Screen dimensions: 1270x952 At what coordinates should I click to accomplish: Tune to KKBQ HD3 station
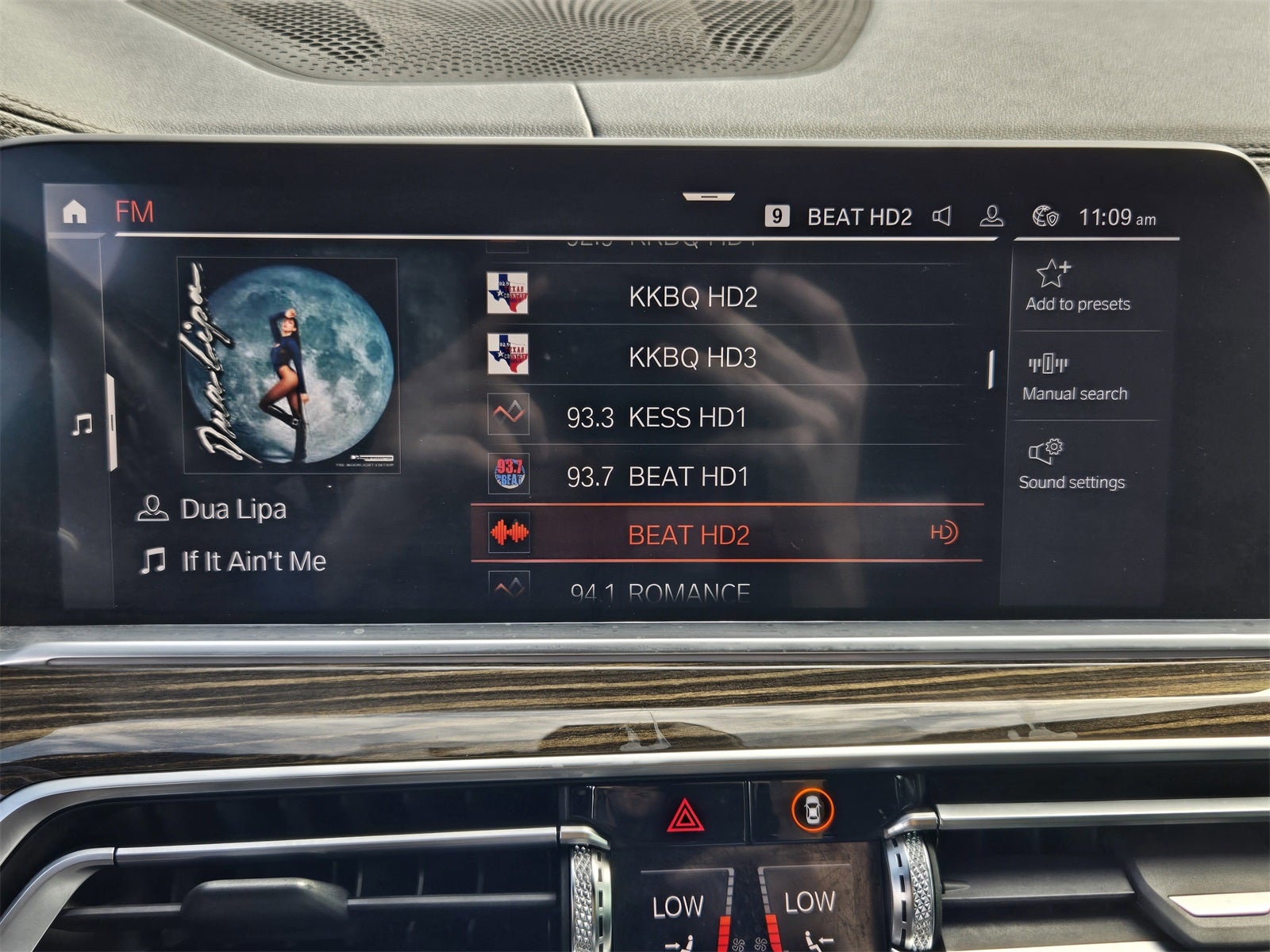(692, 357)
